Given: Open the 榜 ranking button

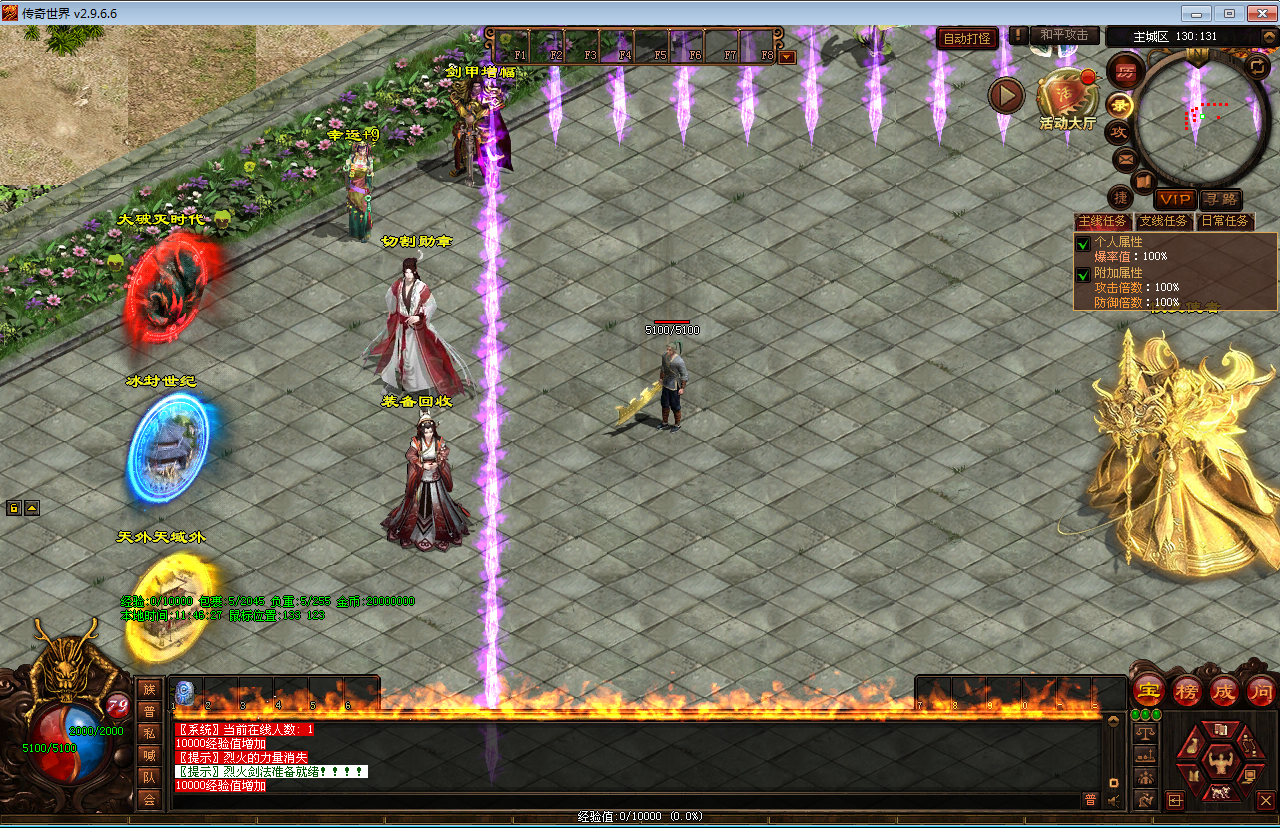Looking at the screenshot, I should [1186, 690].
